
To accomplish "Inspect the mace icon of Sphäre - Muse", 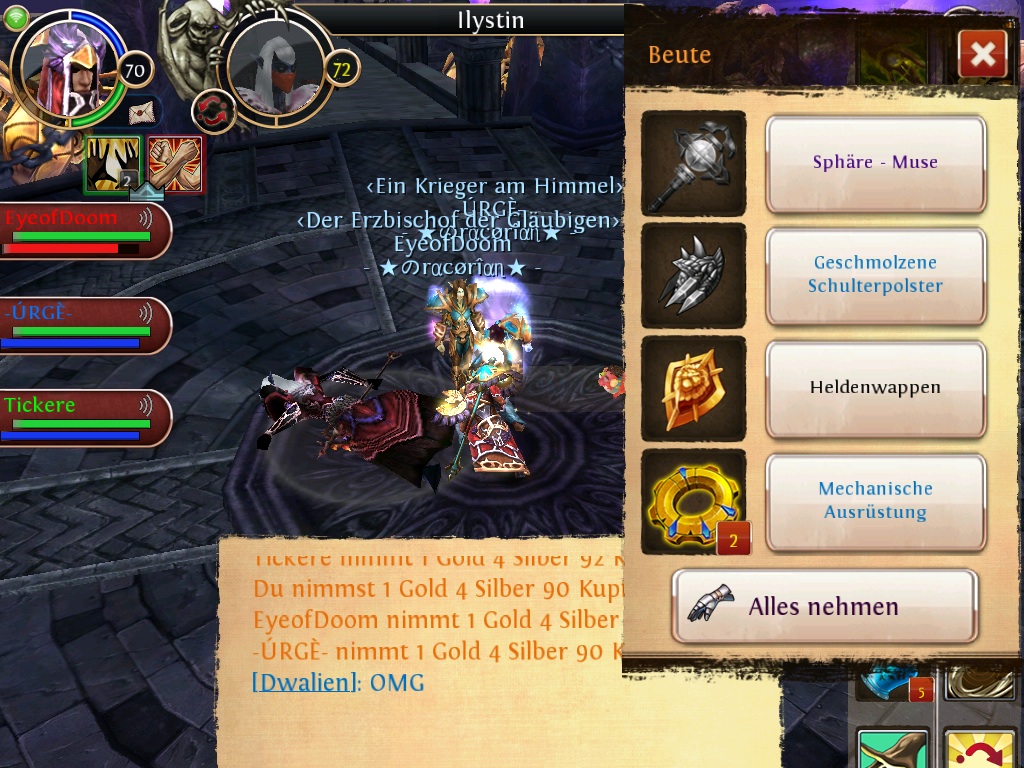I will (693, 163).
